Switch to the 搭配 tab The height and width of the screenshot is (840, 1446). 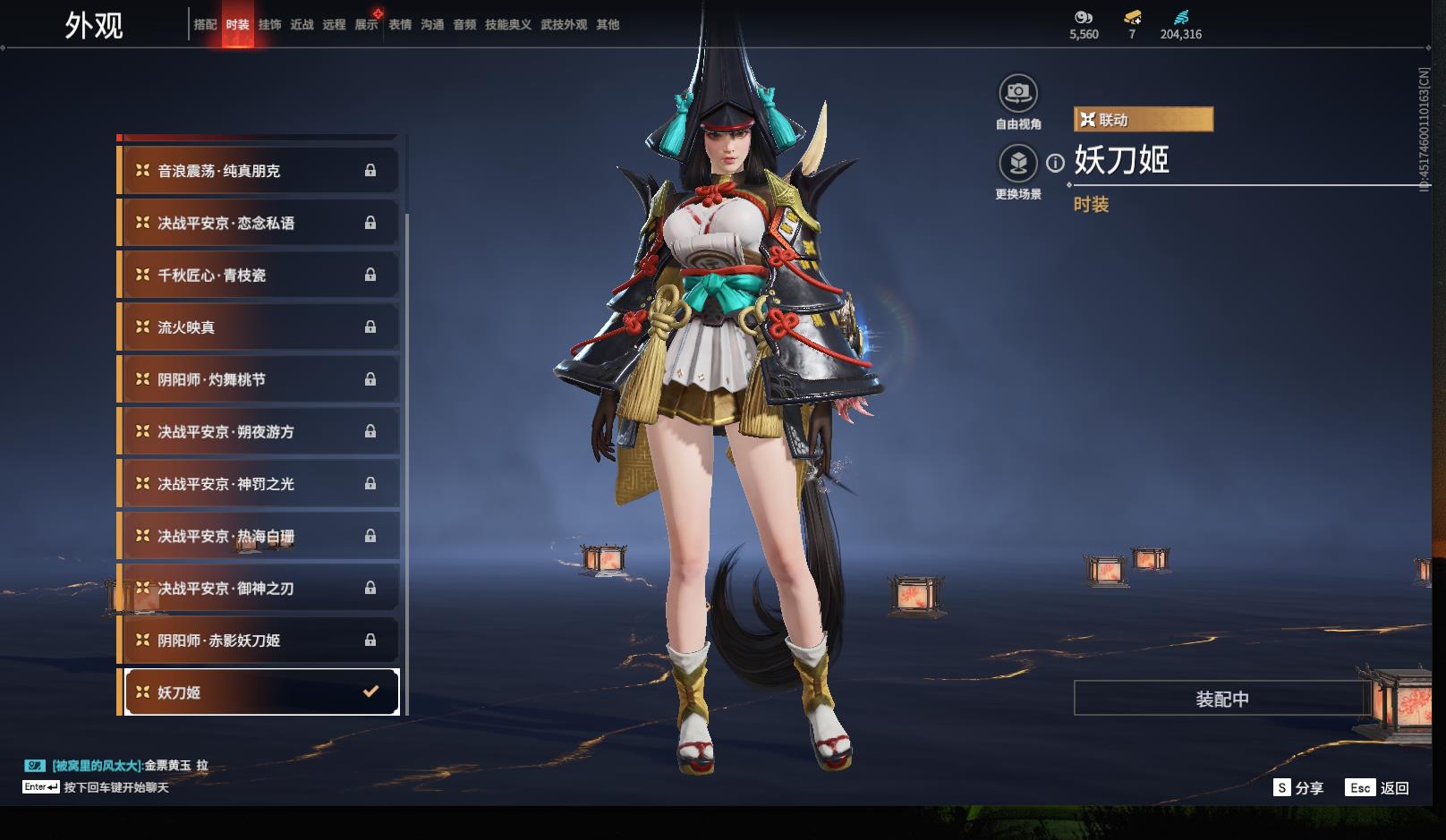tap(205, 25)
